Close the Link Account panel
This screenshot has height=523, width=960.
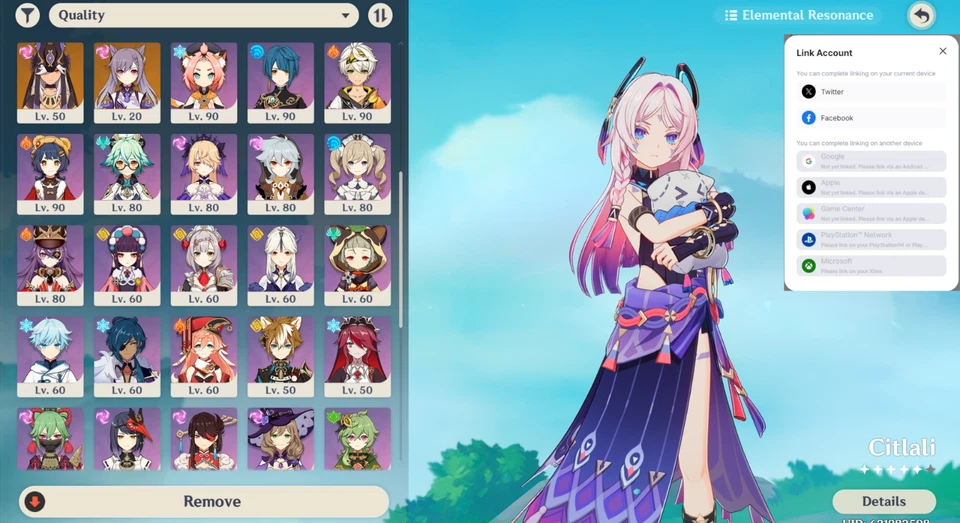tap(942, 51)
